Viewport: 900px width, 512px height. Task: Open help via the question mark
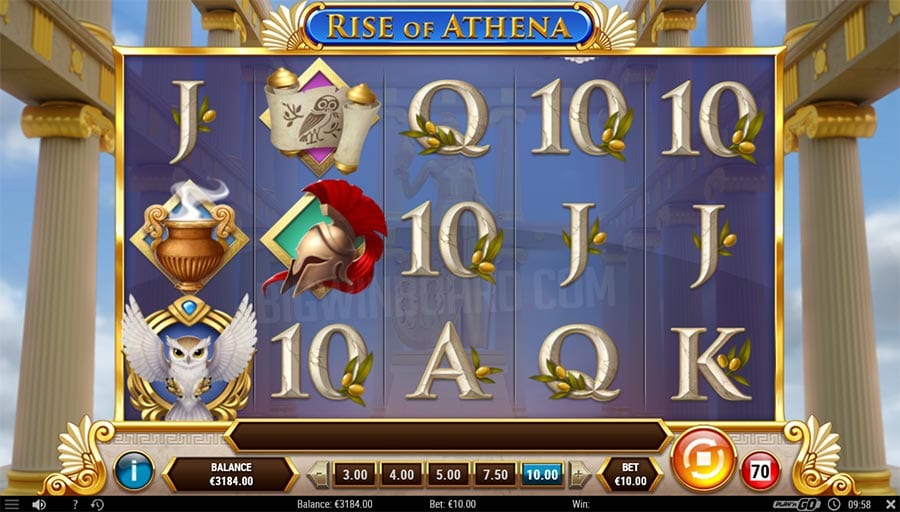click(75, 504)
